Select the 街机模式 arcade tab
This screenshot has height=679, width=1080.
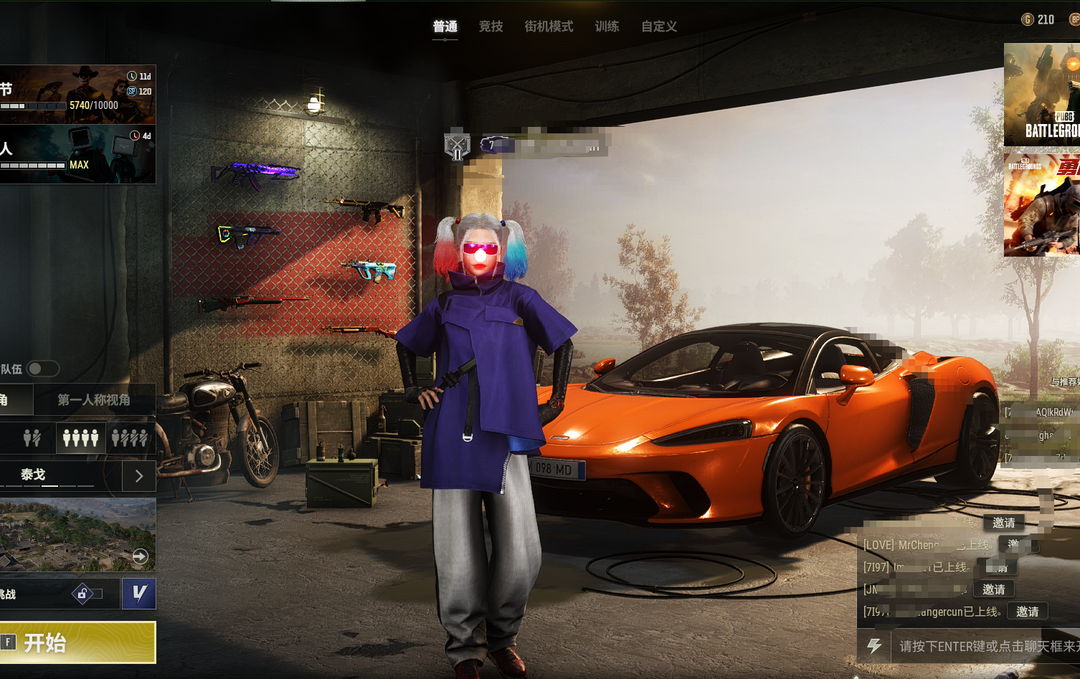pyautogui.click(x=549, y=26)
